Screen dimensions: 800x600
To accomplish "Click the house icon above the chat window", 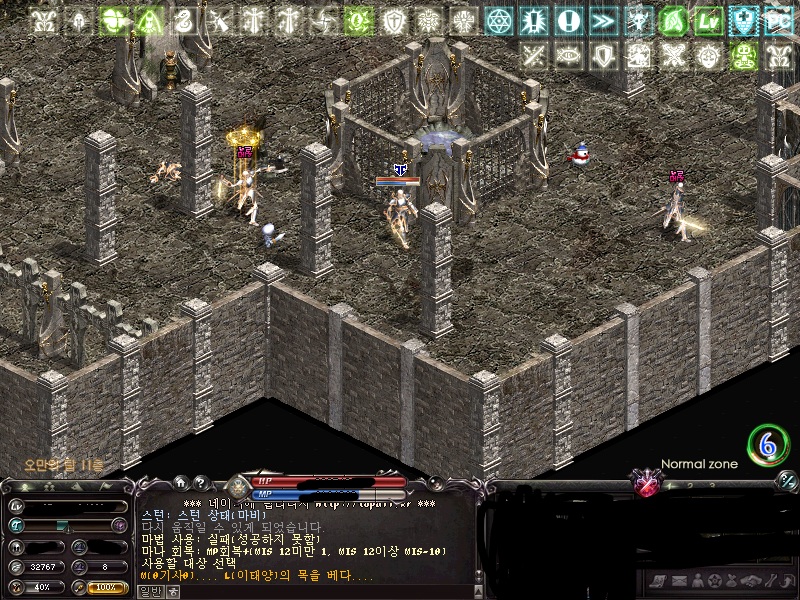I will [181, 482].
